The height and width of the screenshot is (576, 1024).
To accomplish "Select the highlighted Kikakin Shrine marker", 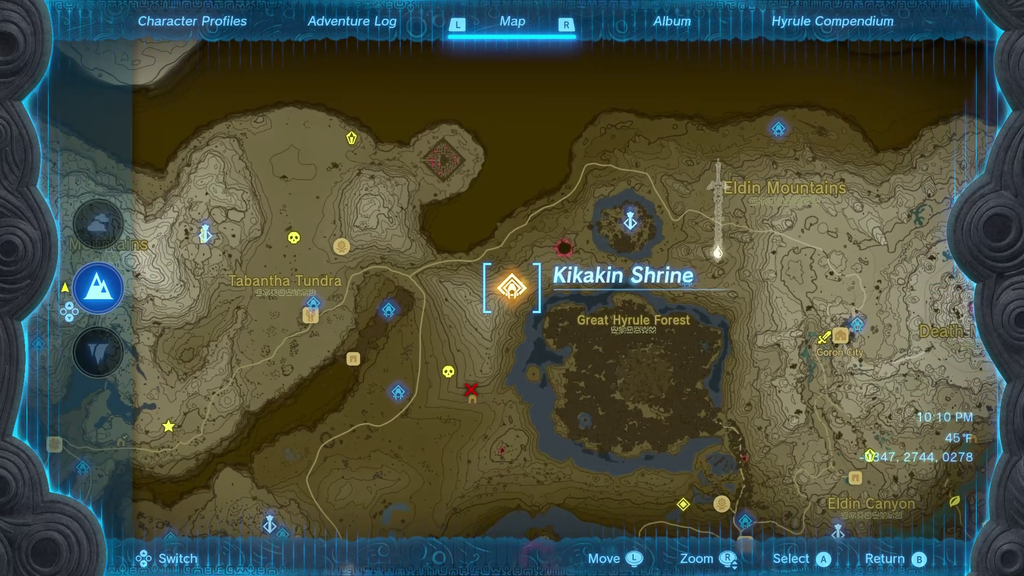I will (x=512, y=288).
